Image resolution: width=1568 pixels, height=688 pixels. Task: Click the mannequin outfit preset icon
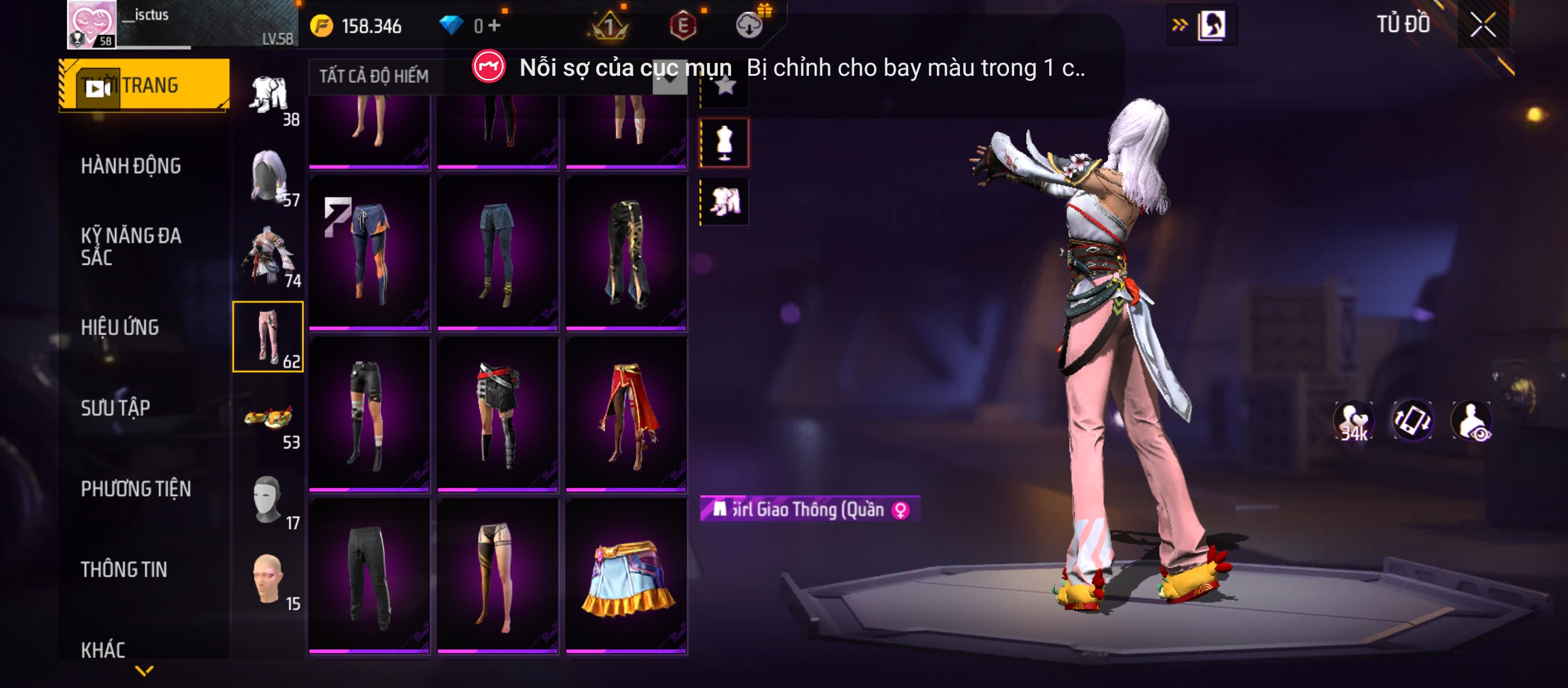[724, 143]
